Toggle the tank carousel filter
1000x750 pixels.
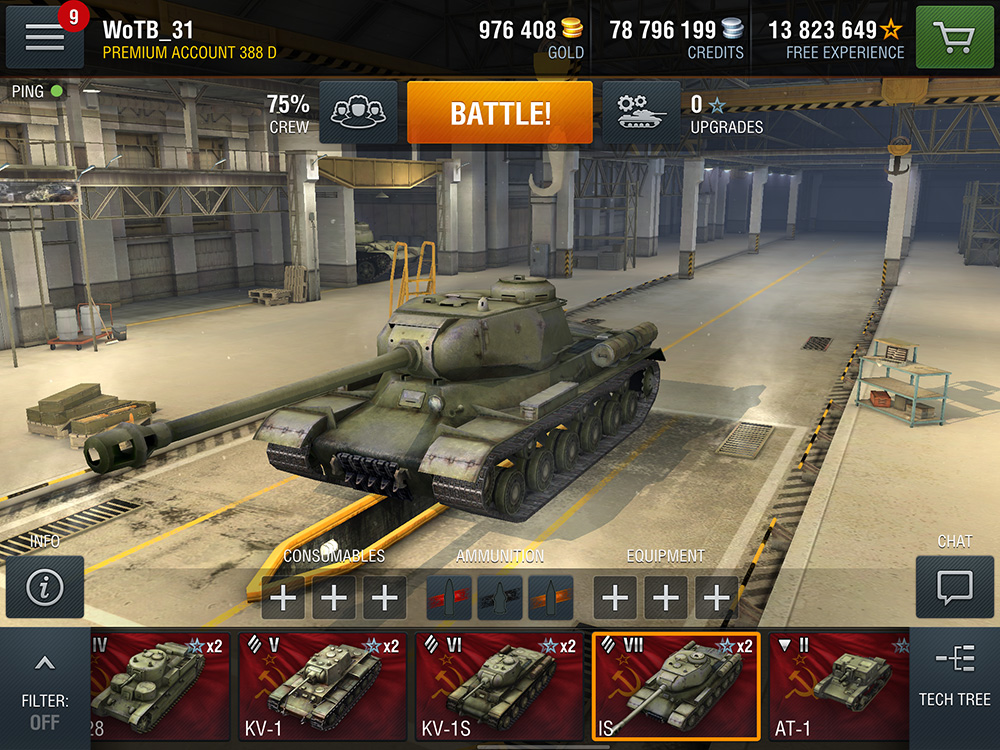pos(44,690)
